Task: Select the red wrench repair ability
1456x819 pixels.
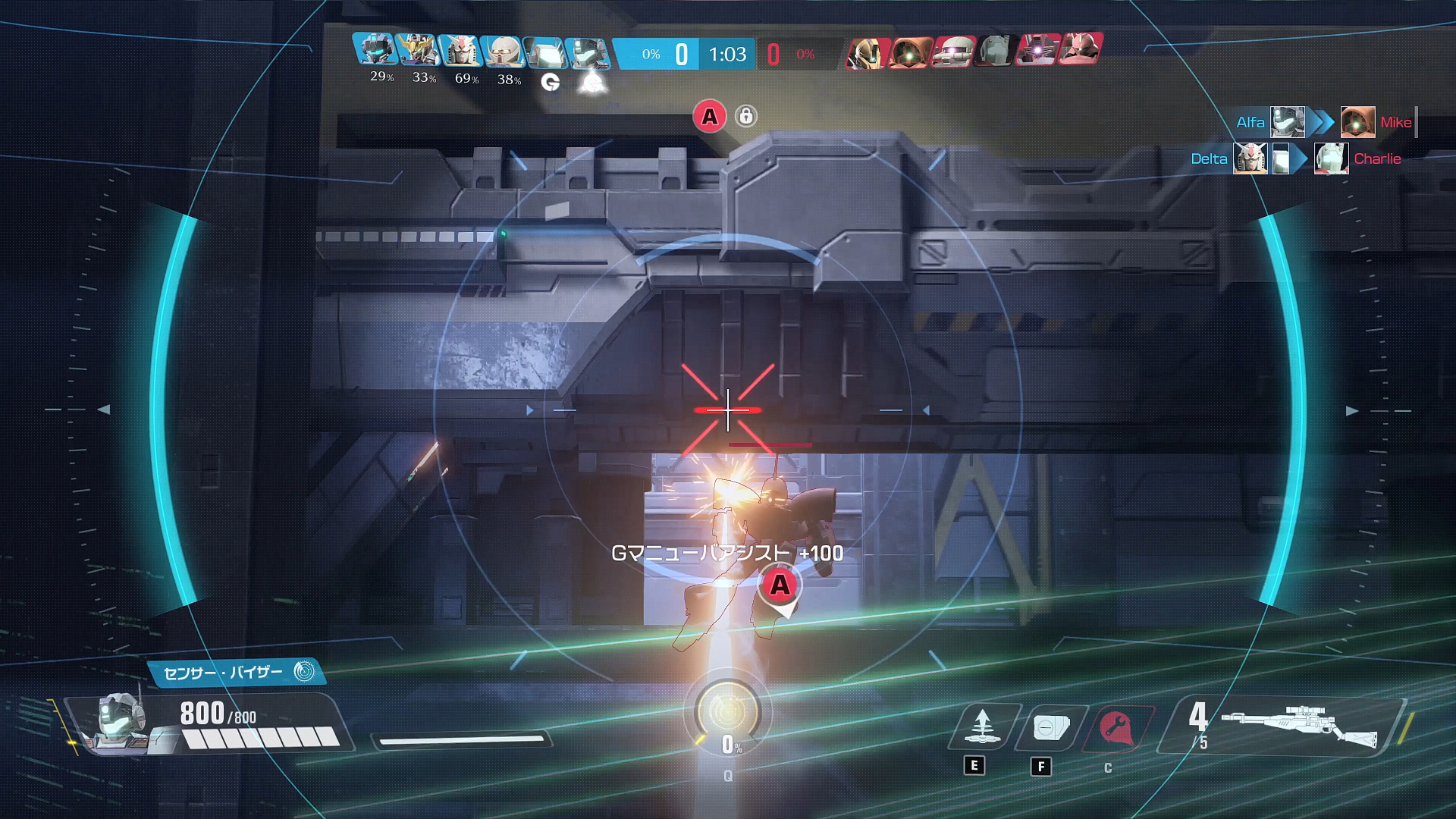Action: click(1116, 728)
